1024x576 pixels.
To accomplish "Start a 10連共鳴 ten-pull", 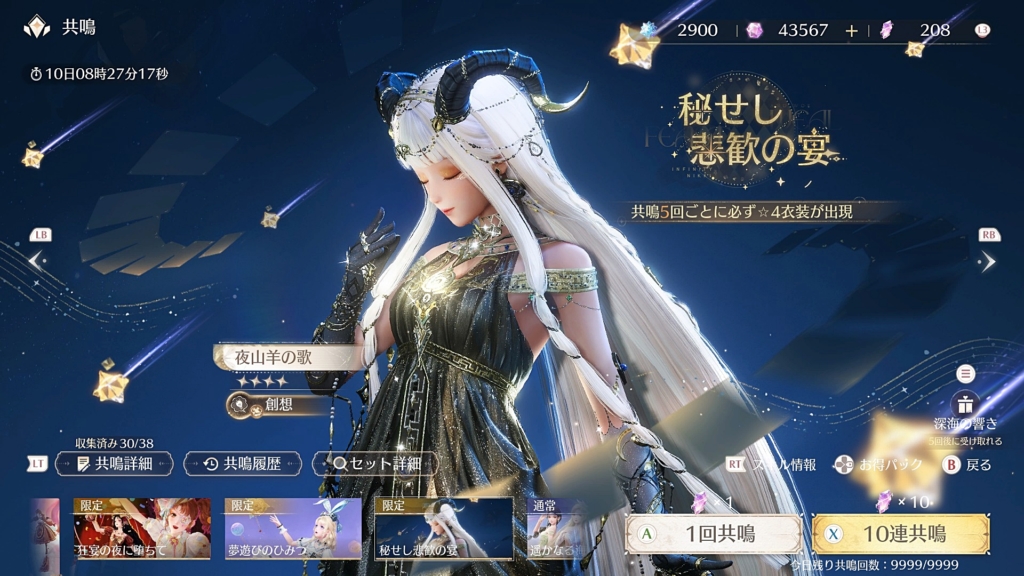I will 901,534.
